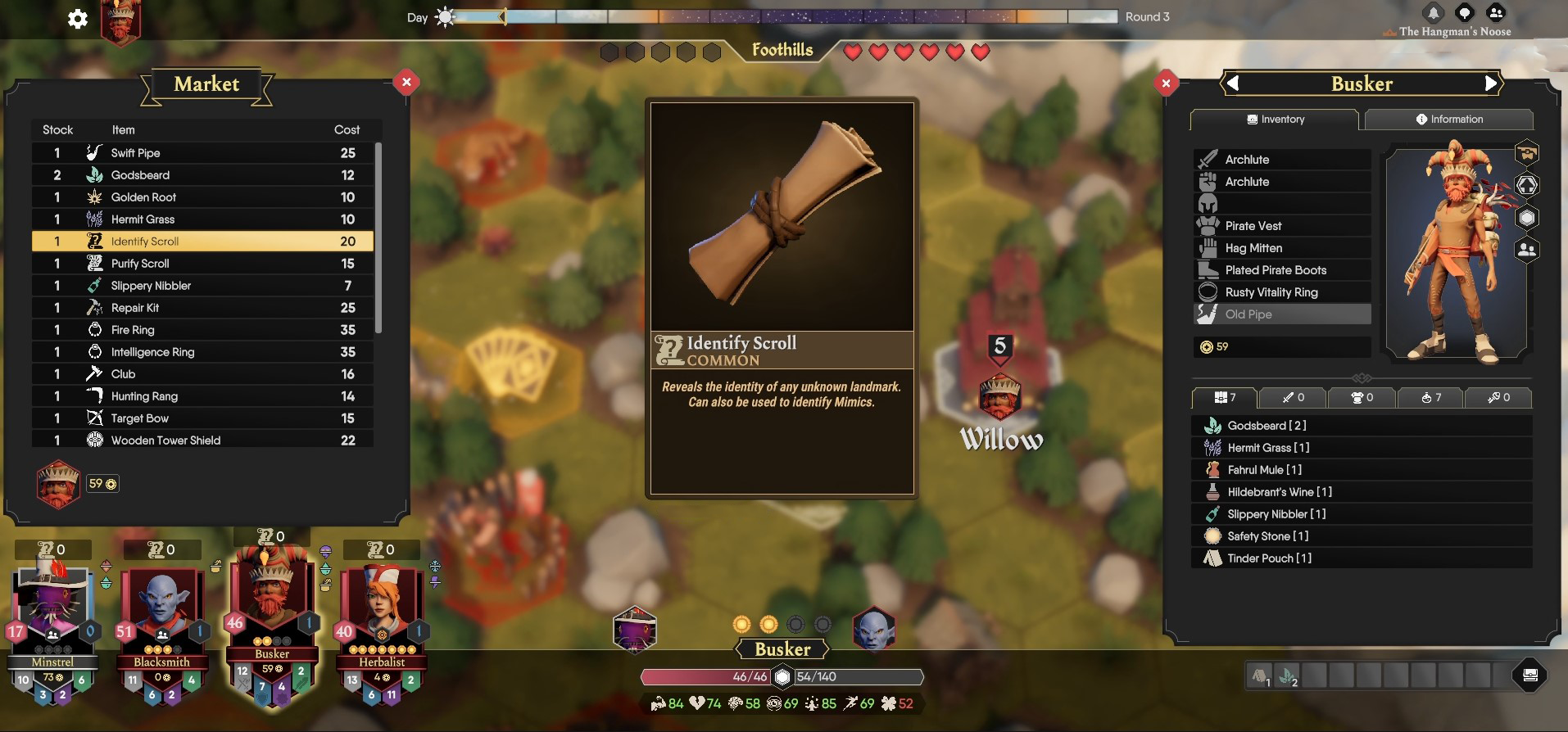Screen dimensions: 1568x732
Task: Switch to the Inventory tab
Action: (x=1275, y=120)
